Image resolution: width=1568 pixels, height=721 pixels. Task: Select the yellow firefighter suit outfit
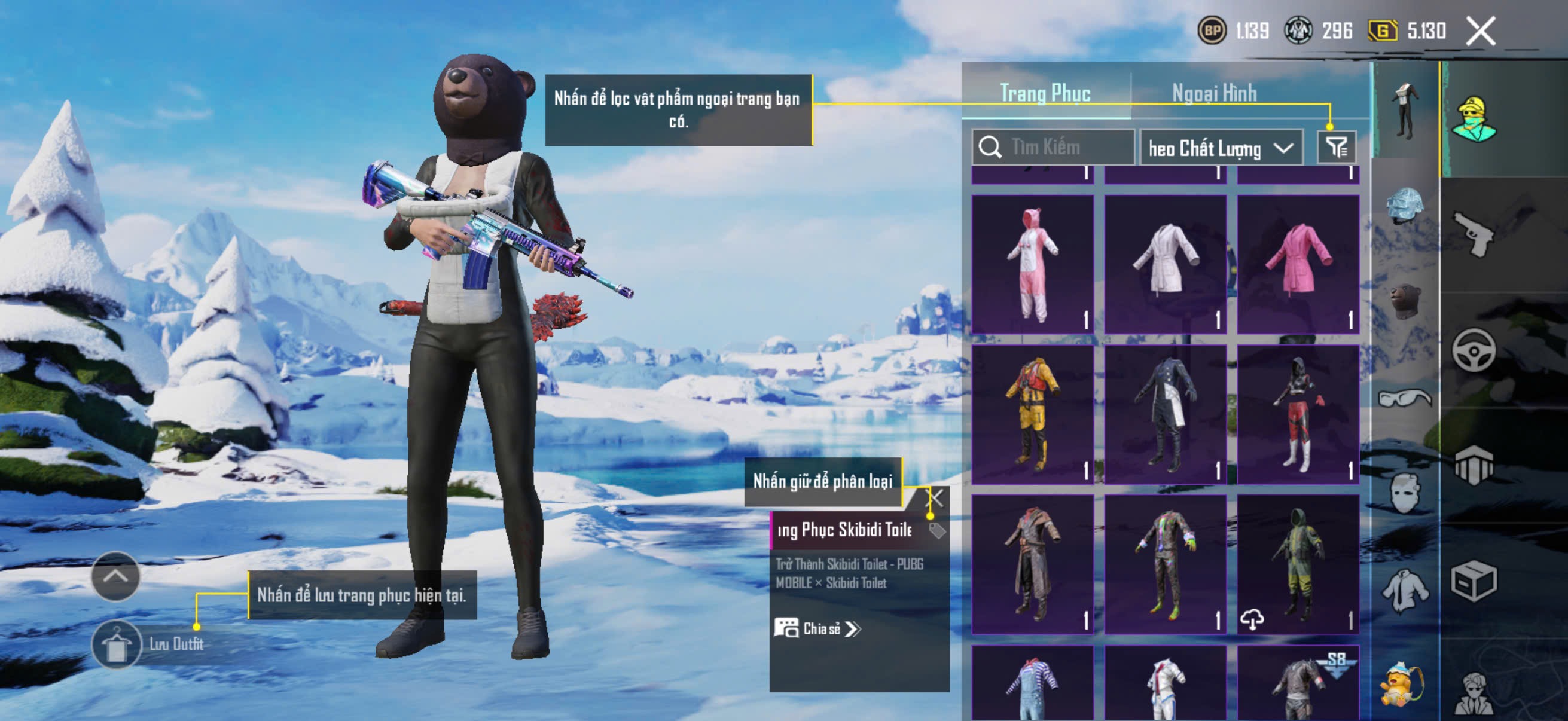(1032, 414)
